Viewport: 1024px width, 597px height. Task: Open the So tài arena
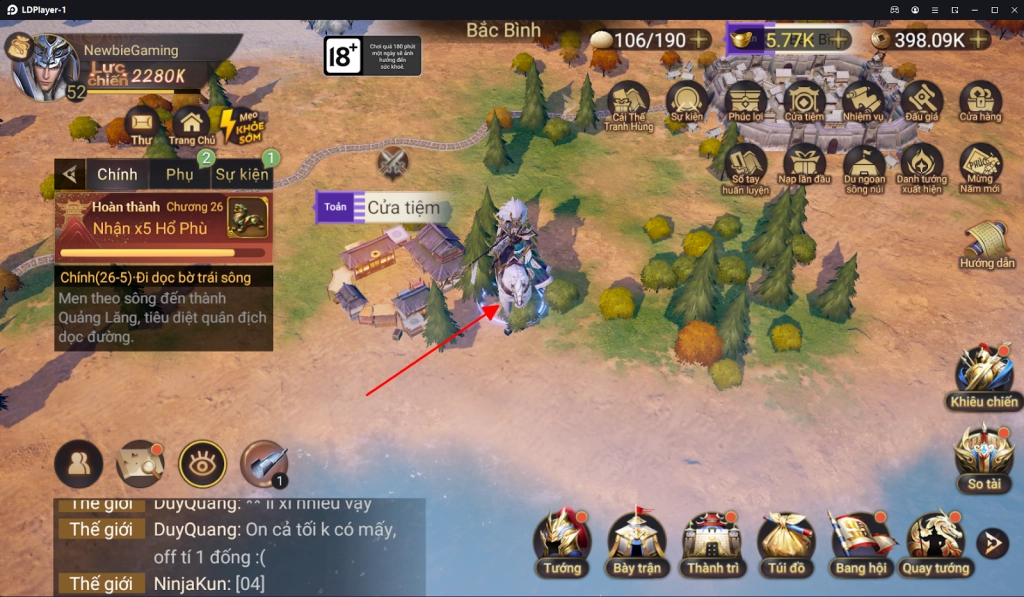[984, 455]
